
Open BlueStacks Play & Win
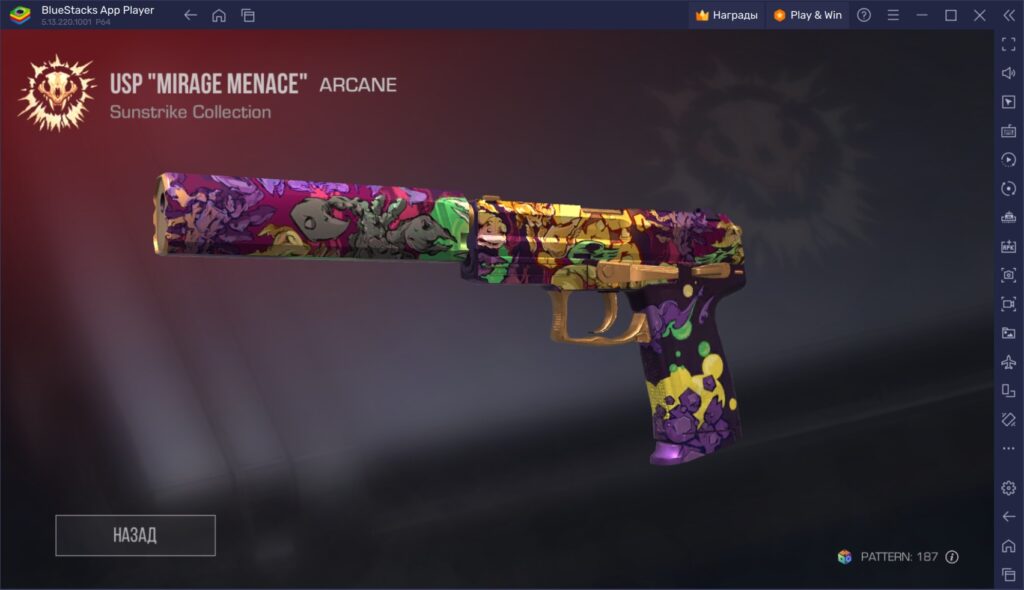807,15
